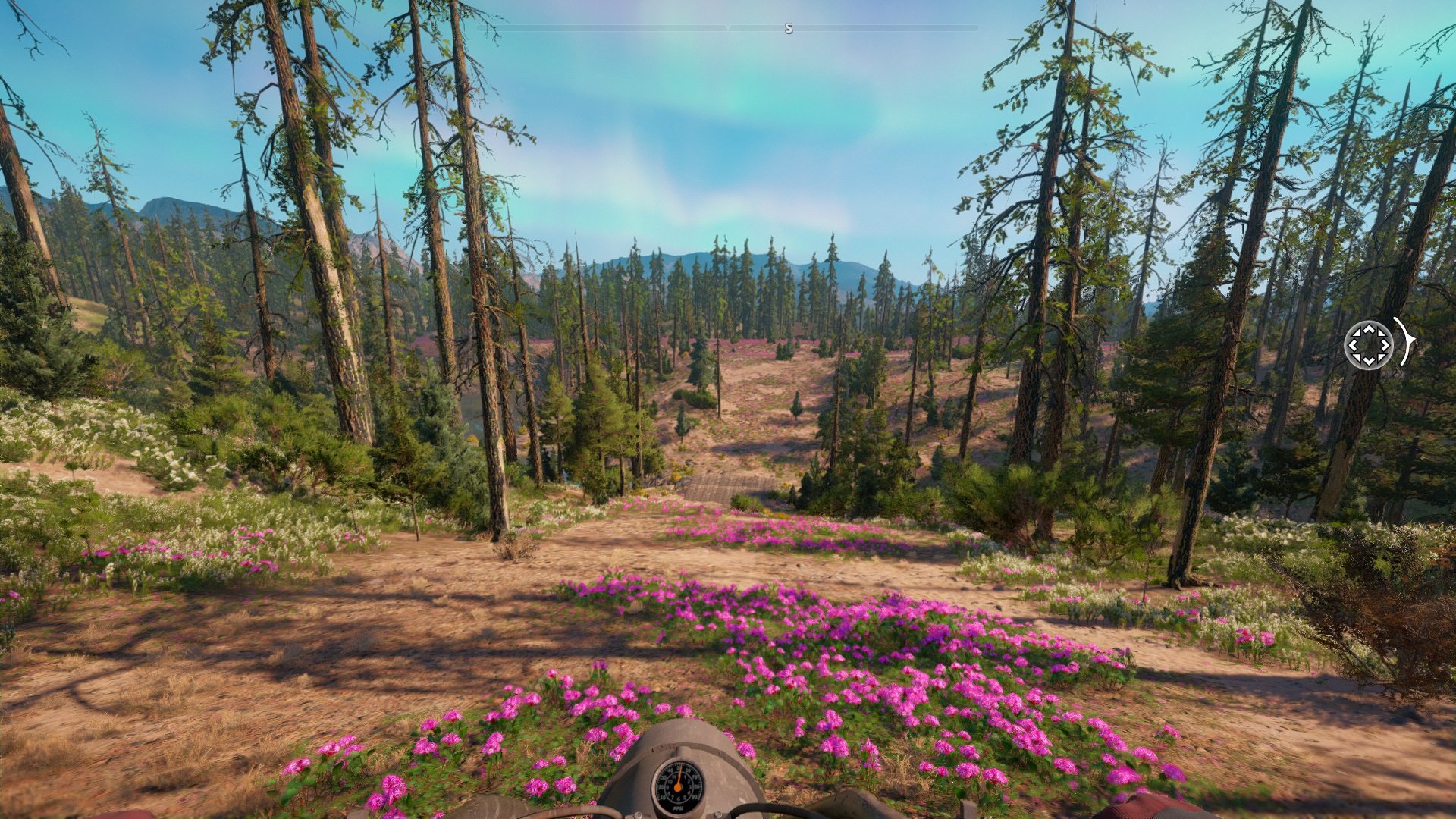Select the upper-right diagonal arrow of the pad

pyautogui.click(x=1382, y=332)
